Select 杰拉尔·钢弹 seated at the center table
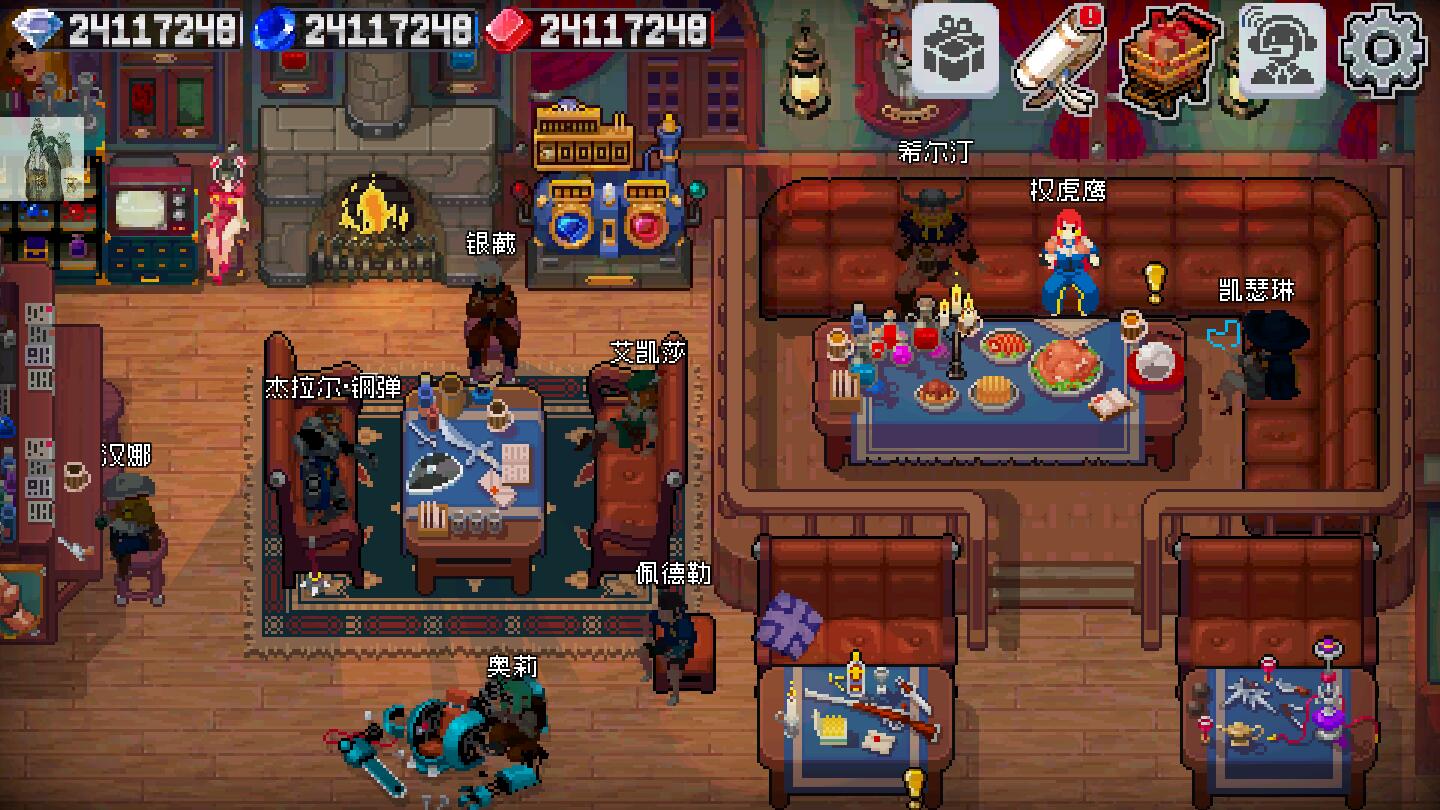 [x=320, y=460]
